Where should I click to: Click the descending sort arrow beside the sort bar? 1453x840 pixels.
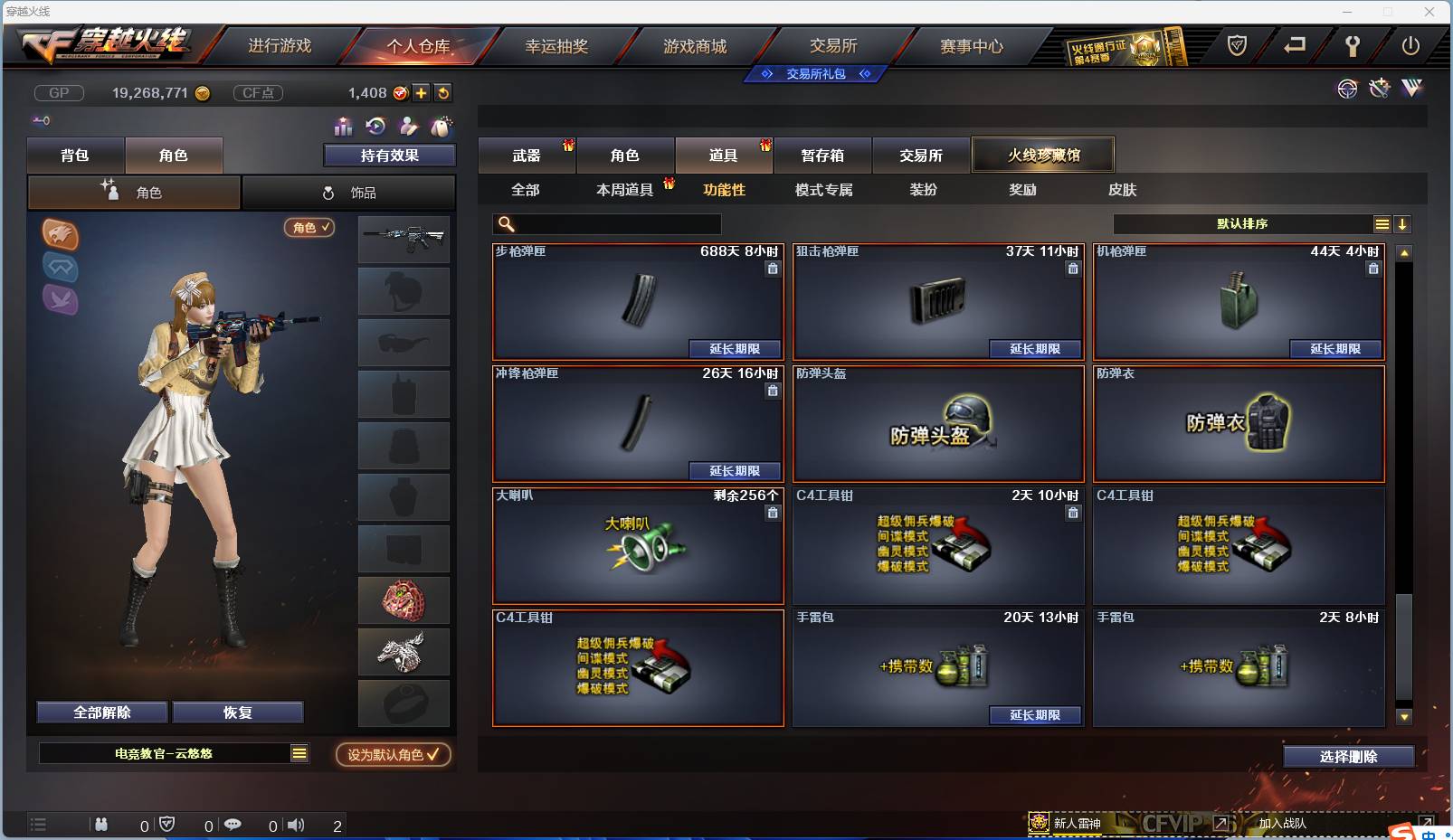[x=1403, y=223]
